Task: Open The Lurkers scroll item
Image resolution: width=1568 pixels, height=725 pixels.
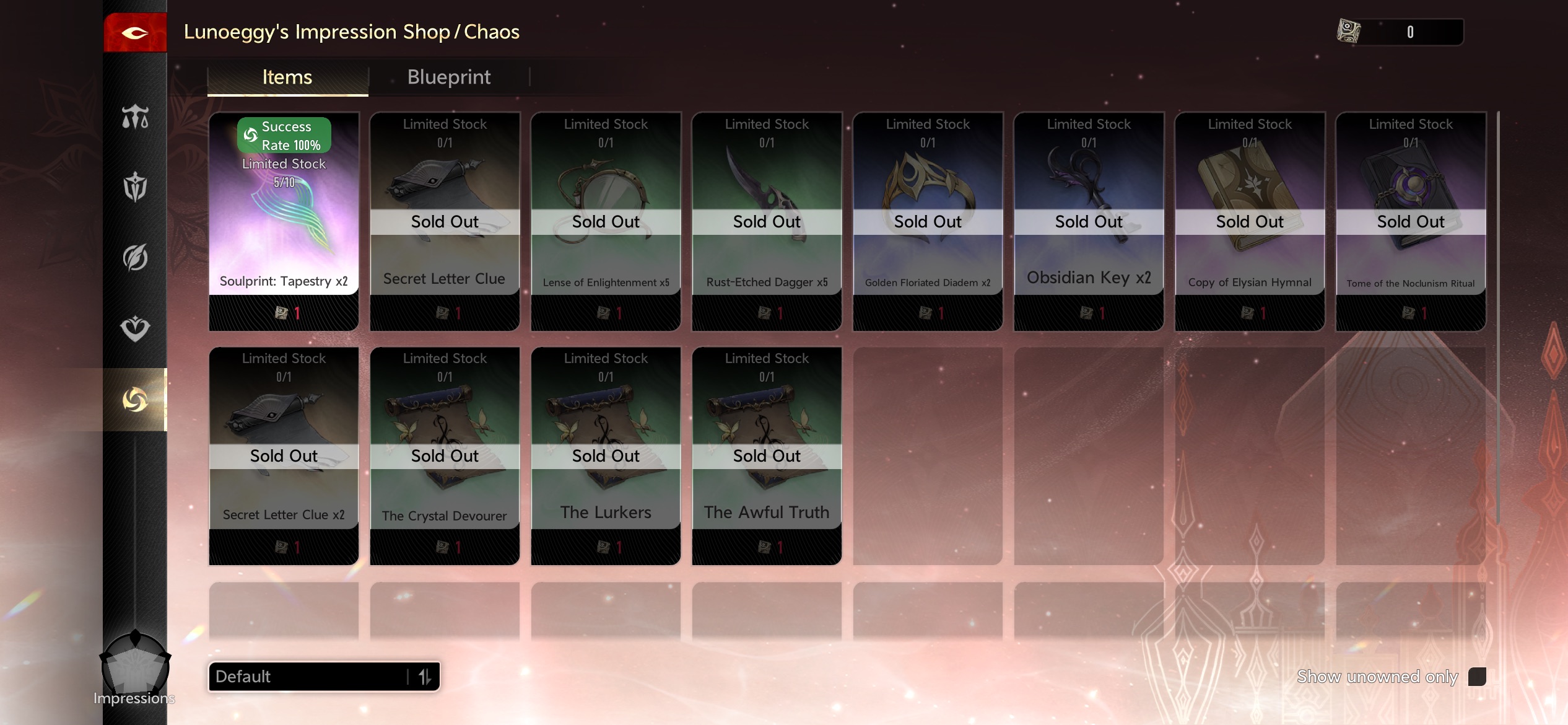Action: 606,455
